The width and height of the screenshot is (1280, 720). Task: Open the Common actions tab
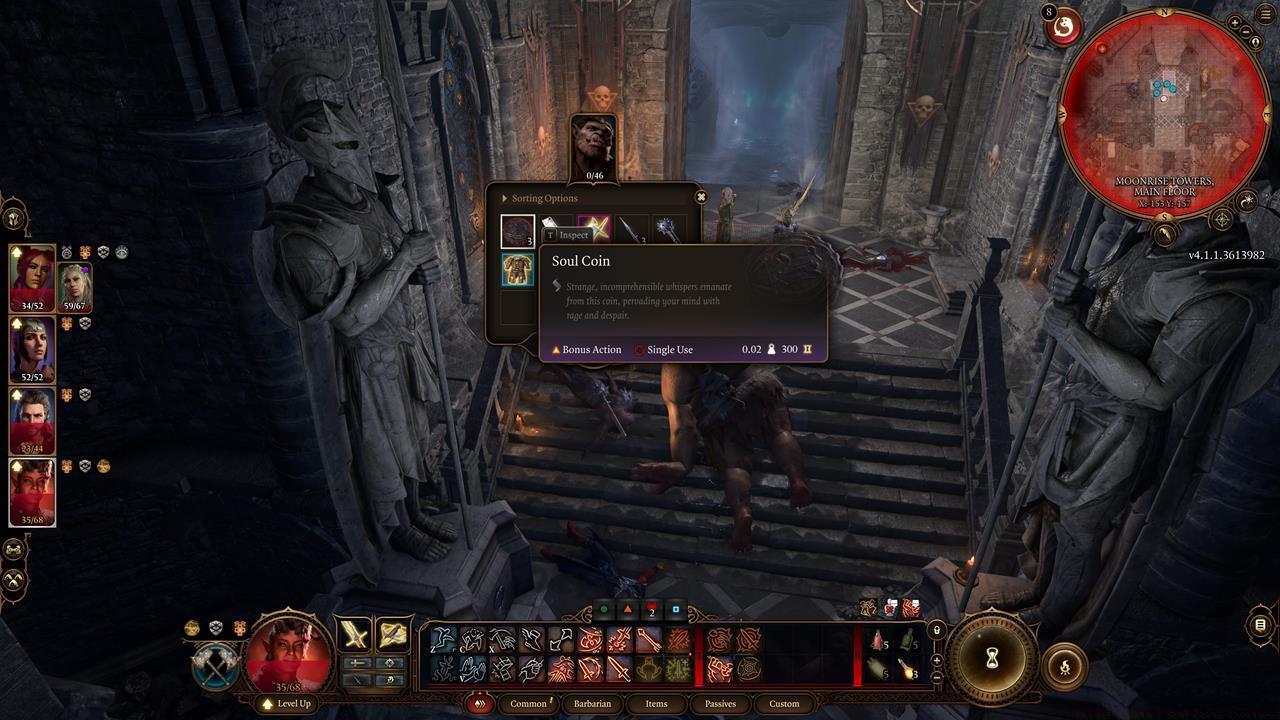528,703
